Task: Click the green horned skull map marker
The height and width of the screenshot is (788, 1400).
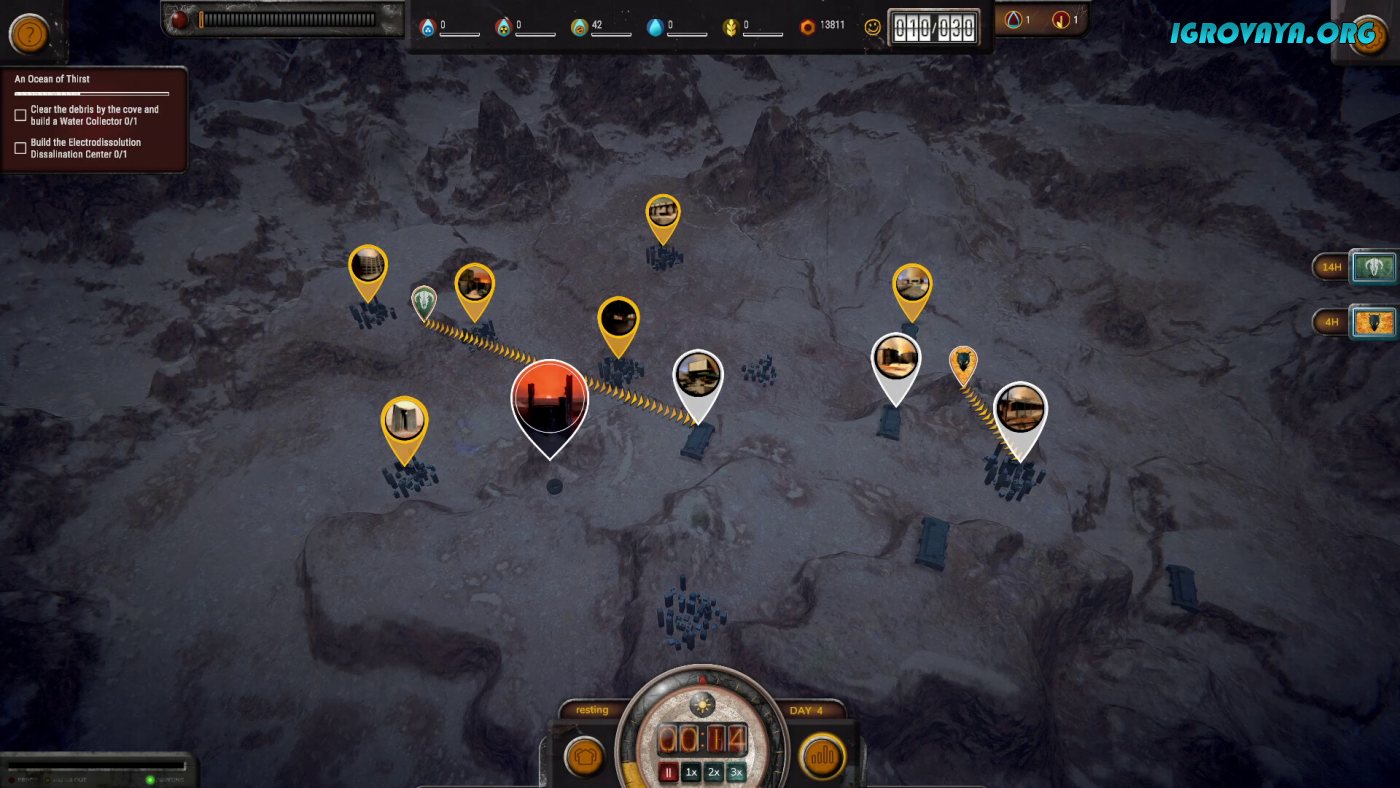Action: (x=424, y=301)
